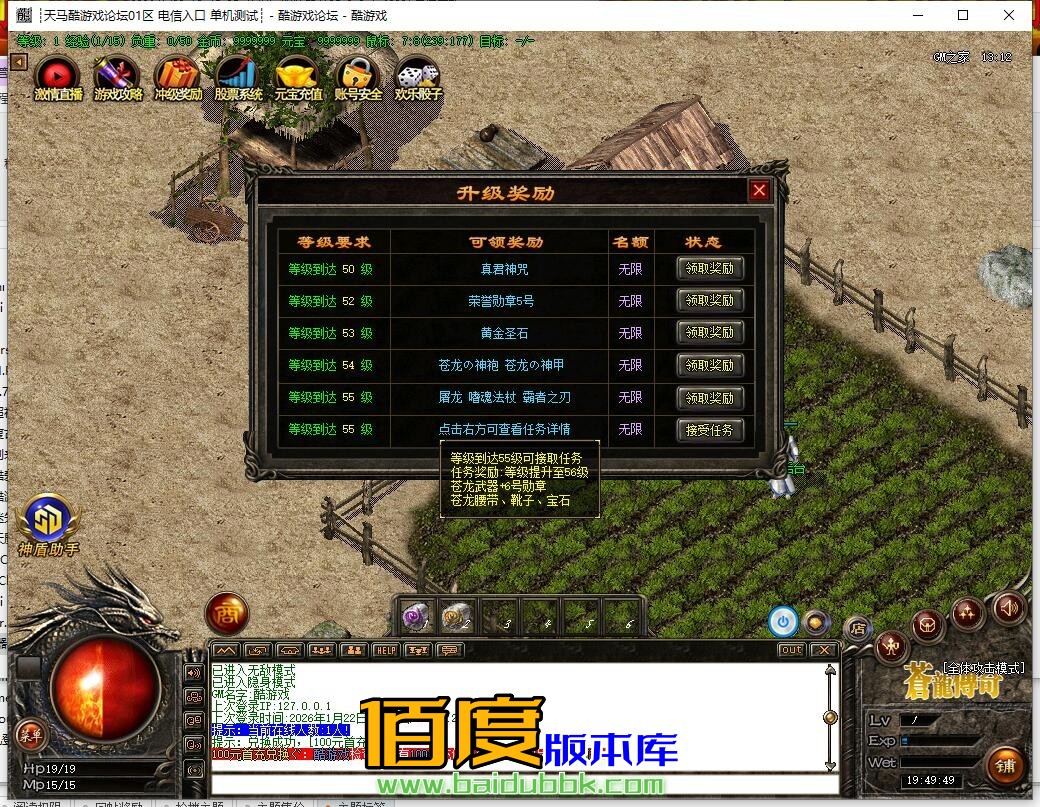Viewport: 1040px width, 807px height.
Task: Claim the 荣誉勋章5号 reward
Action: tap(710, 300)
